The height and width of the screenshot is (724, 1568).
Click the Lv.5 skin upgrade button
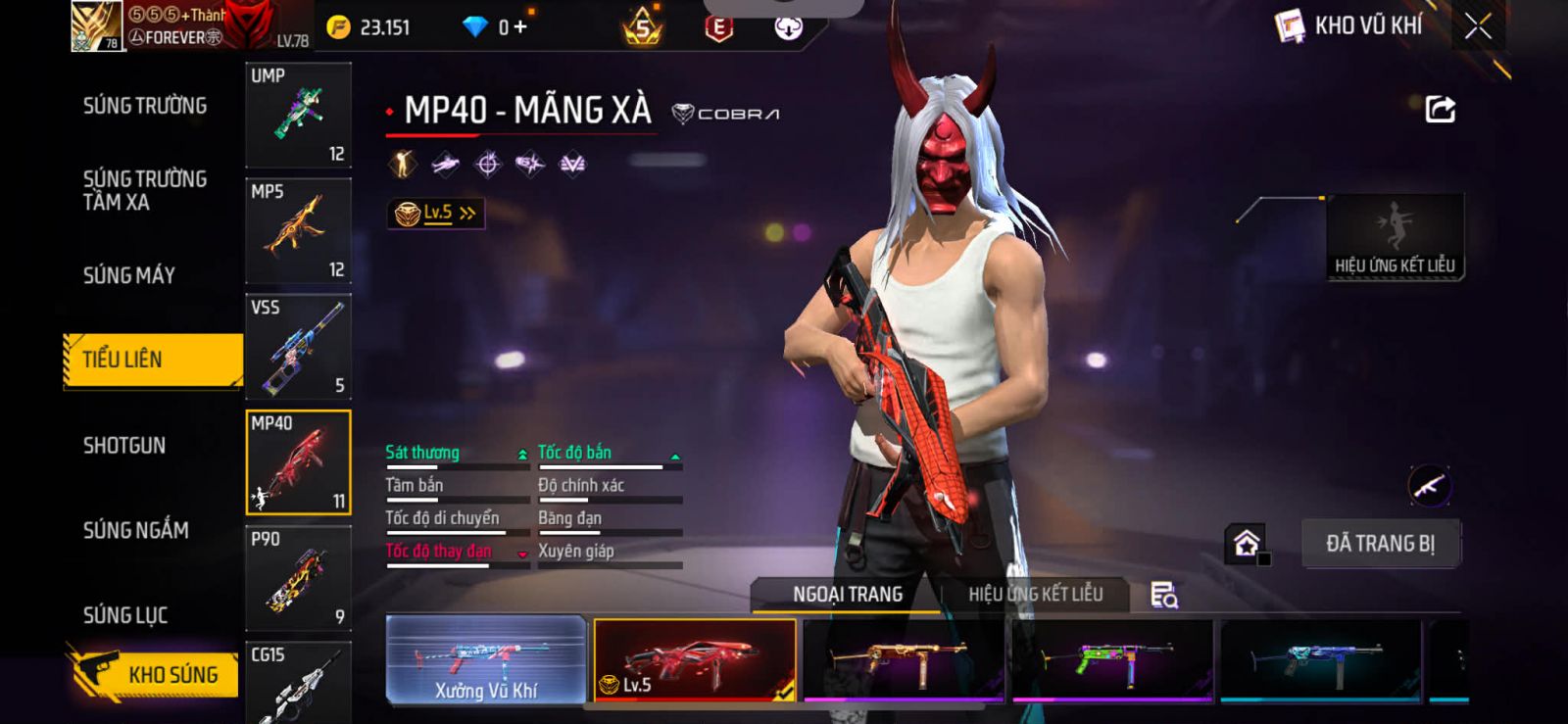pyautogui.click(x=436, y=213)
